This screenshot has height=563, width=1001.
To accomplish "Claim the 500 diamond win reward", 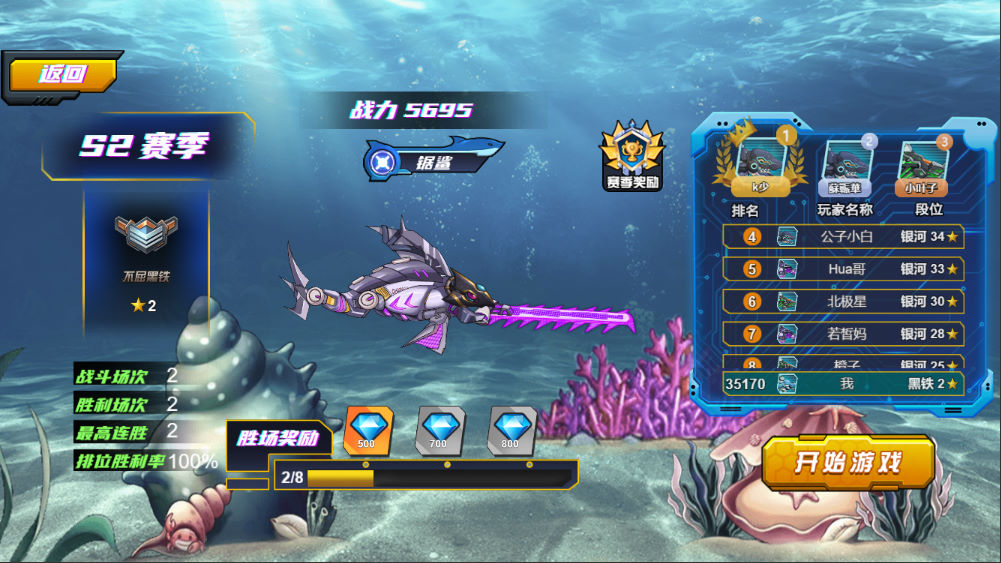I will tap(367, 430).
